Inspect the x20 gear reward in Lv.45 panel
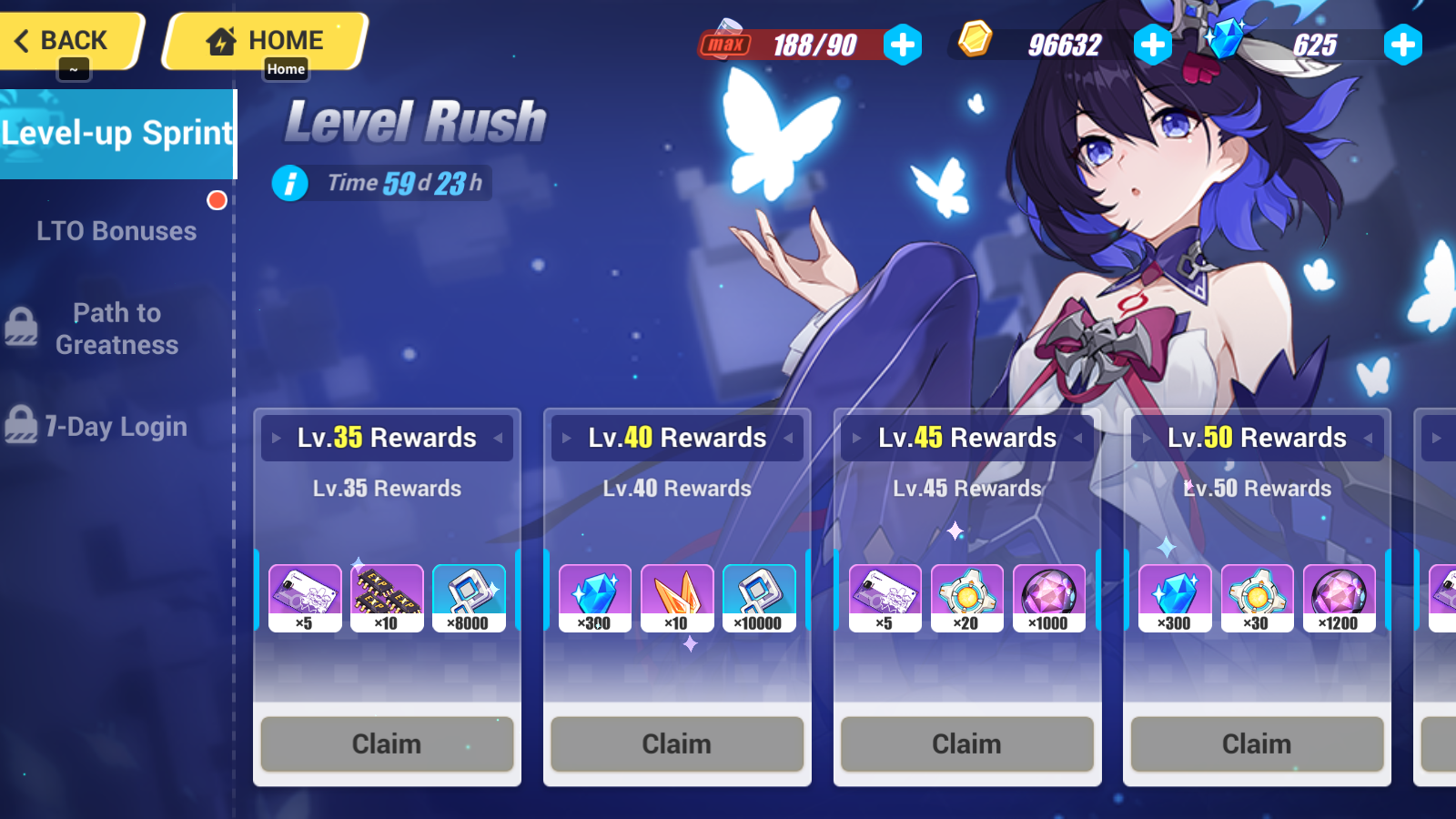 tap(966, 597)
